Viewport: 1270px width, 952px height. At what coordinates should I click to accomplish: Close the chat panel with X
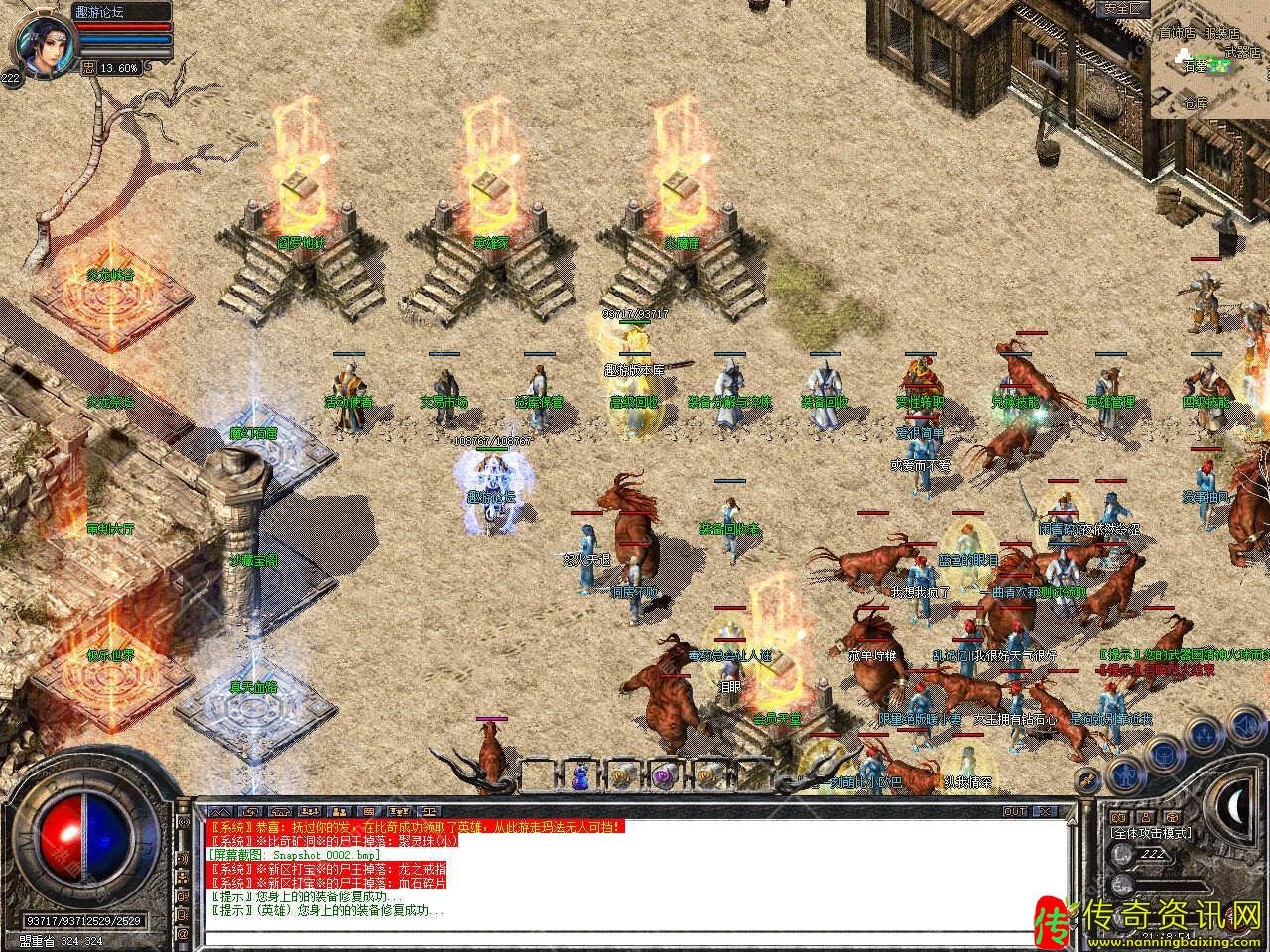(1042, 811)
